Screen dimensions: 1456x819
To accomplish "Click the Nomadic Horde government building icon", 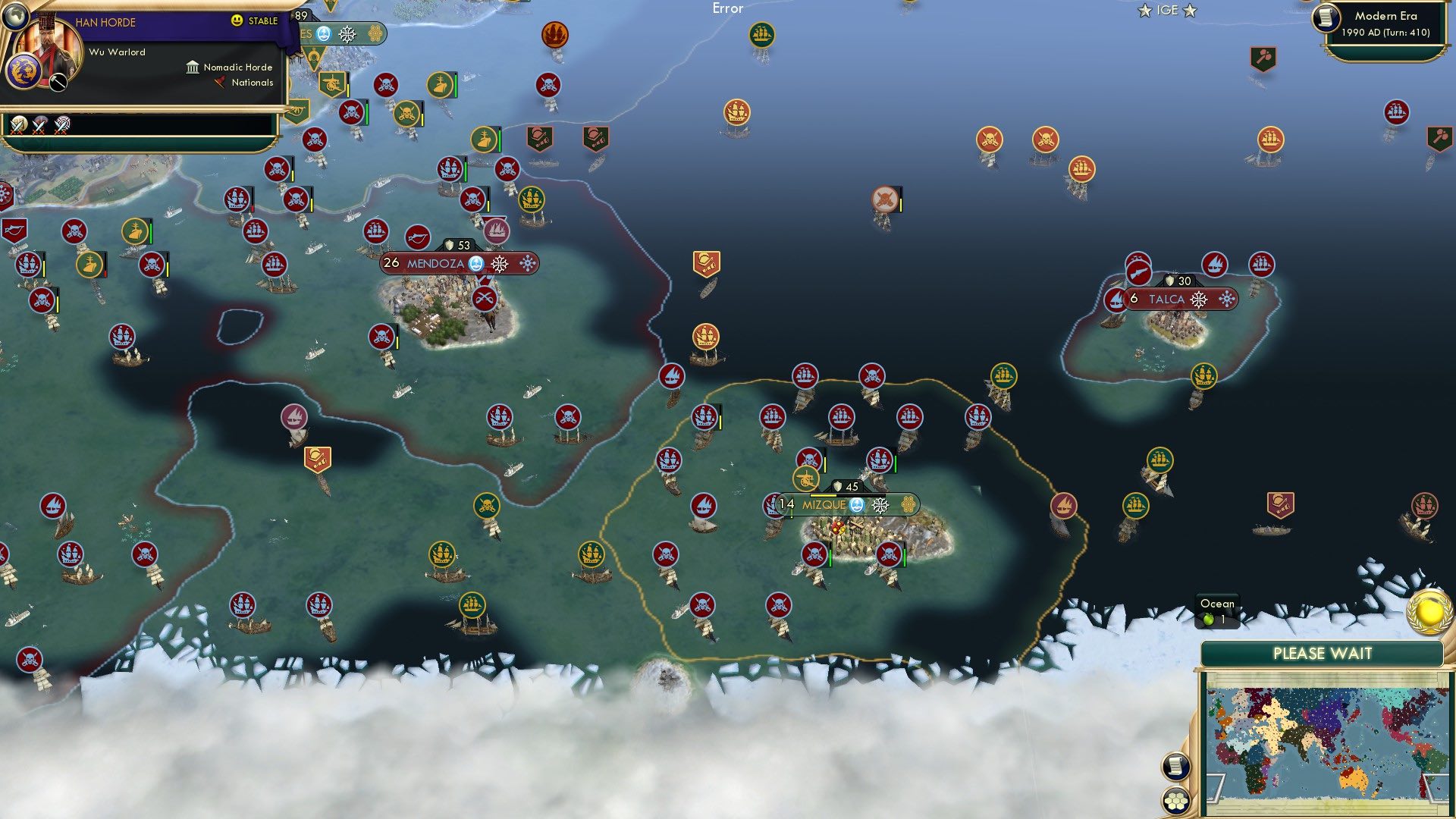I will [x=192, y=67].
